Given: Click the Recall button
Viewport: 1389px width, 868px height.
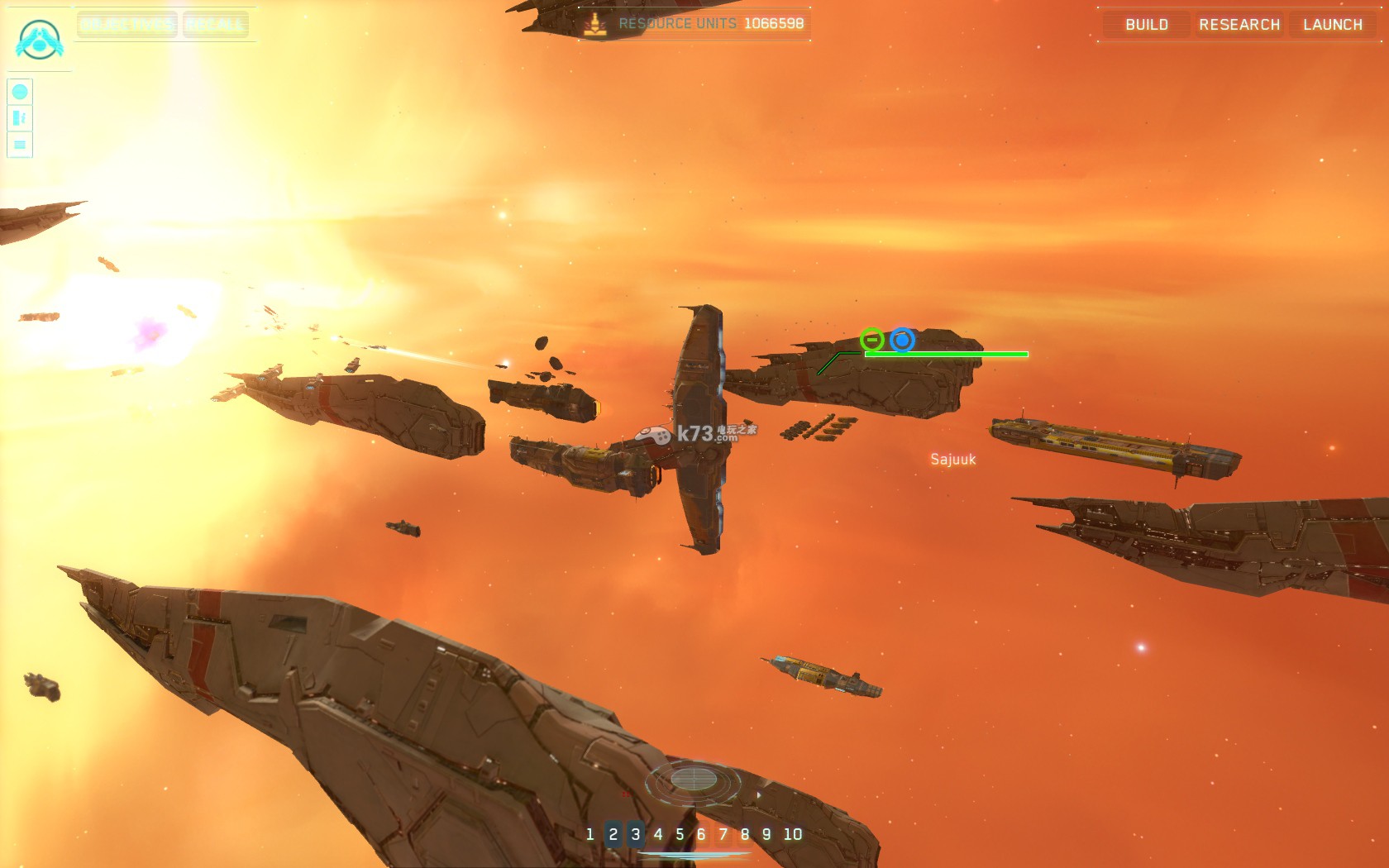Looking at the screenshot, I should (215, 25).
